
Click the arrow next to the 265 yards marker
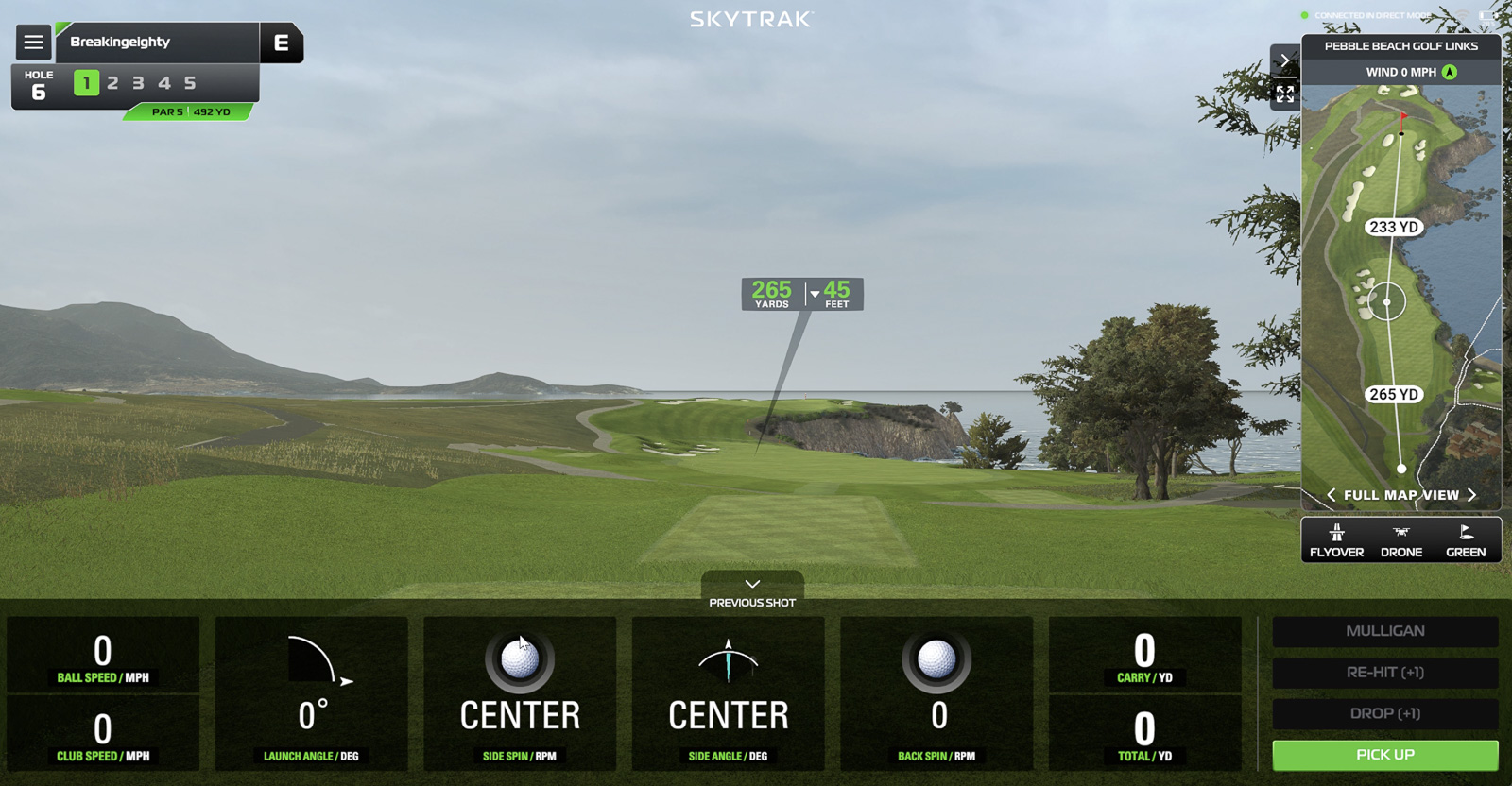pyautogui.click(x=814, y=293)
